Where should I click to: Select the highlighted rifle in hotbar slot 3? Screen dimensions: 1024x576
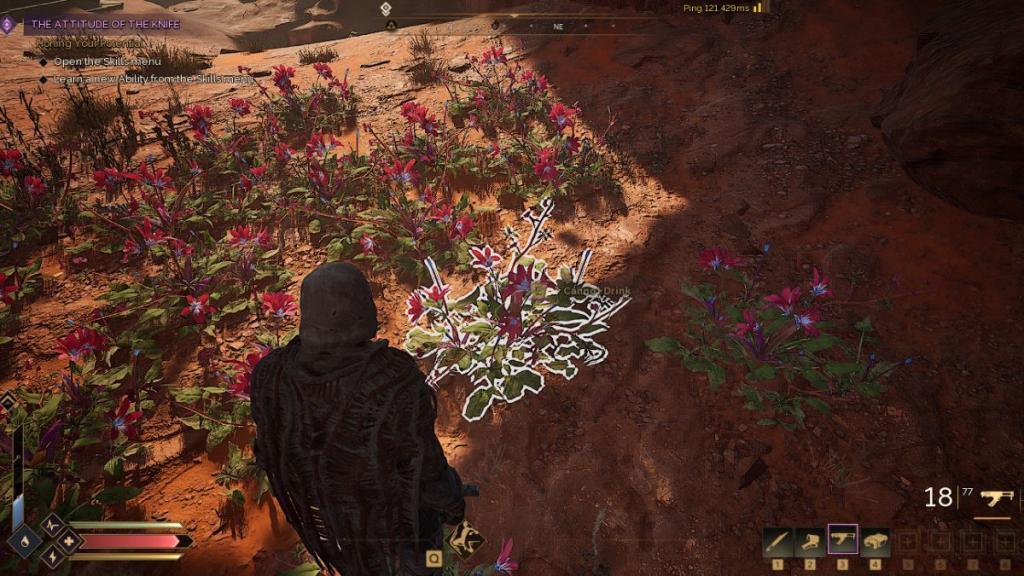point(843,540)
